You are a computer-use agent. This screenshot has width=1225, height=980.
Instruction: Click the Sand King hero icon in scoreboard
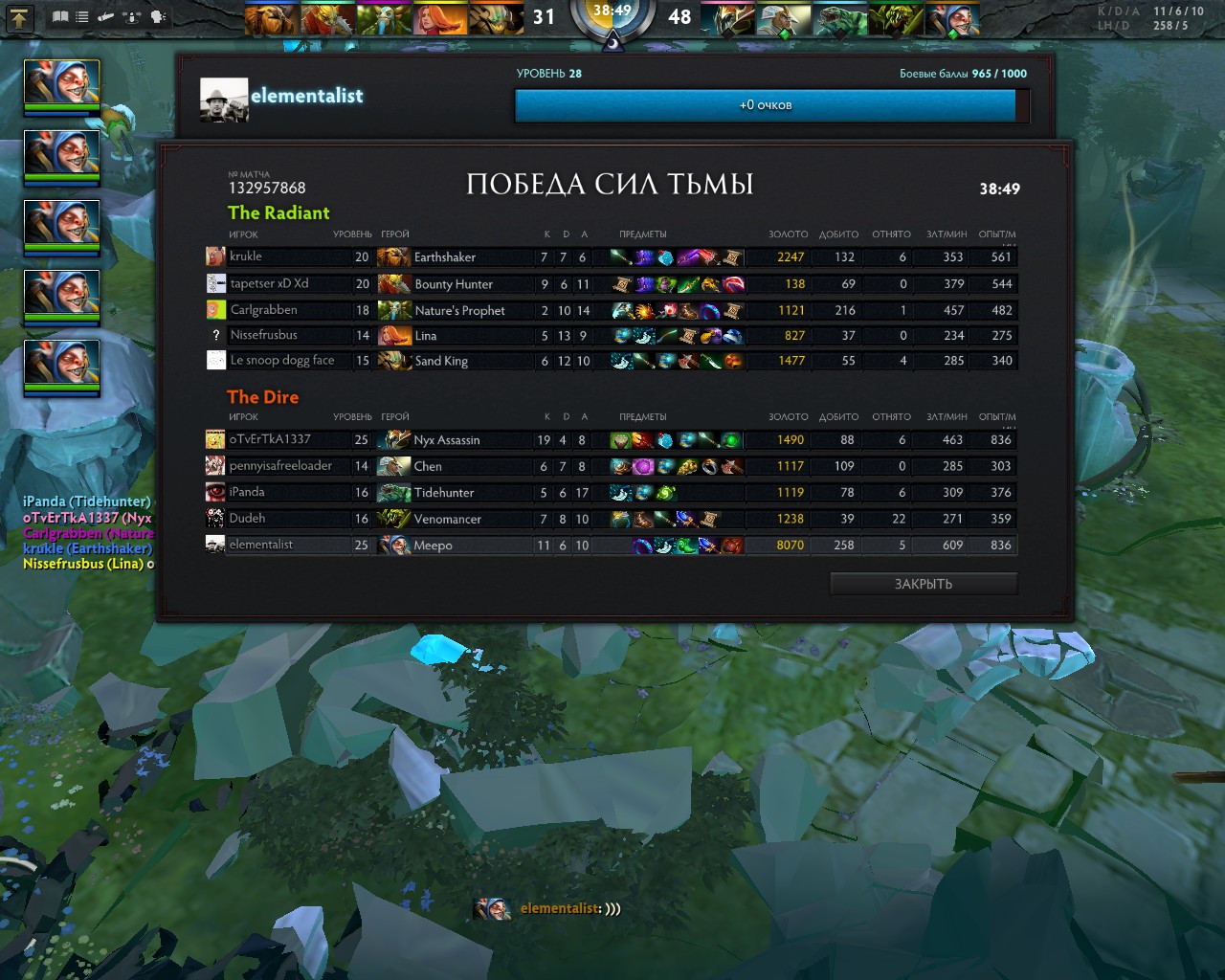(393, 361)
